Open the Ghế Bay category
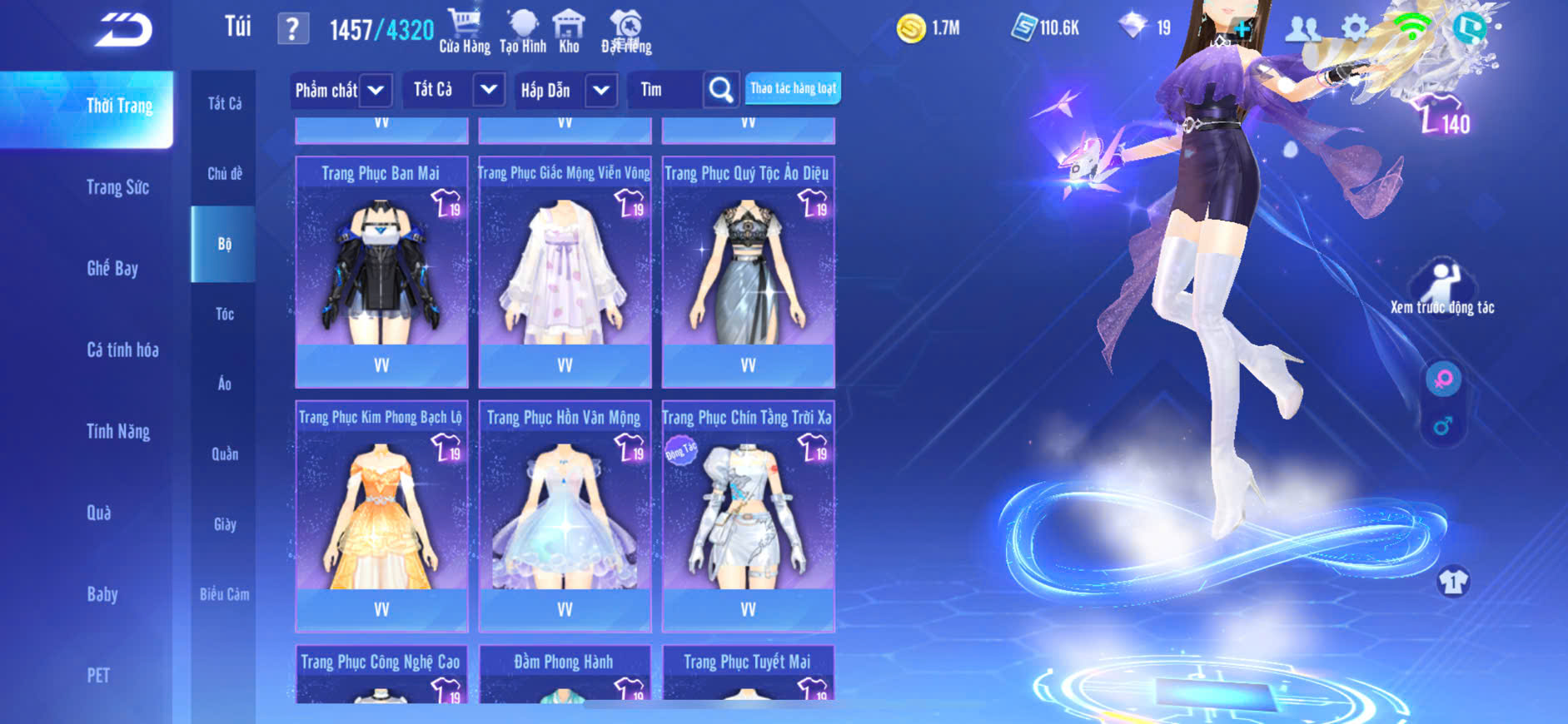Screen dimensions: 1568x724 coord(112,269)
